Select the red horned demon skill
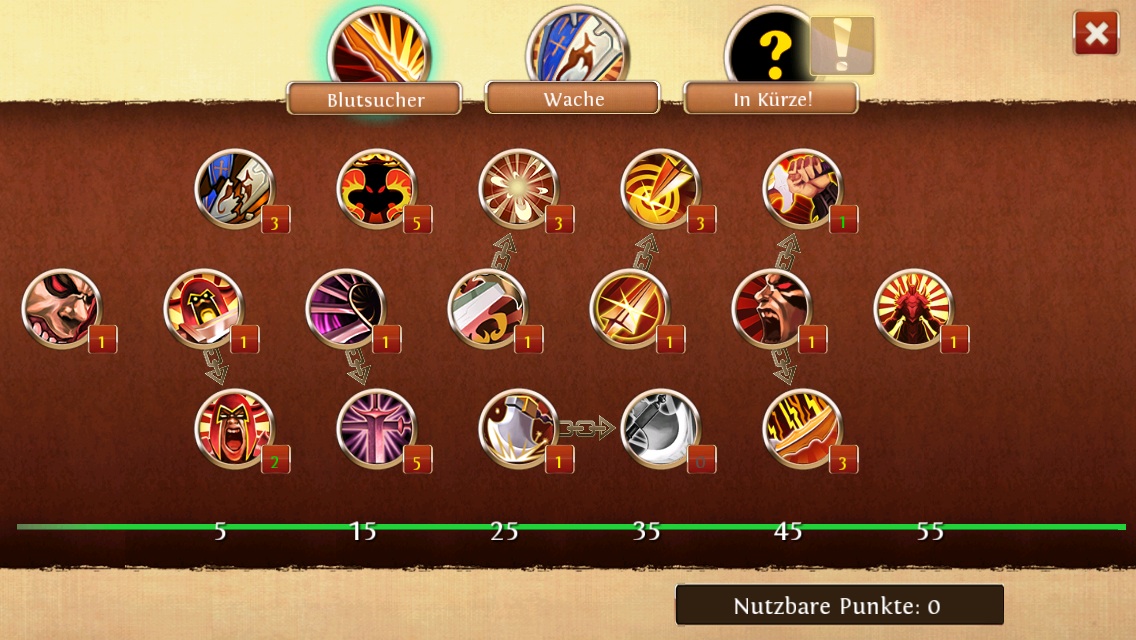The width and height of the screenshot is (1136, 640). click(913, 309)
